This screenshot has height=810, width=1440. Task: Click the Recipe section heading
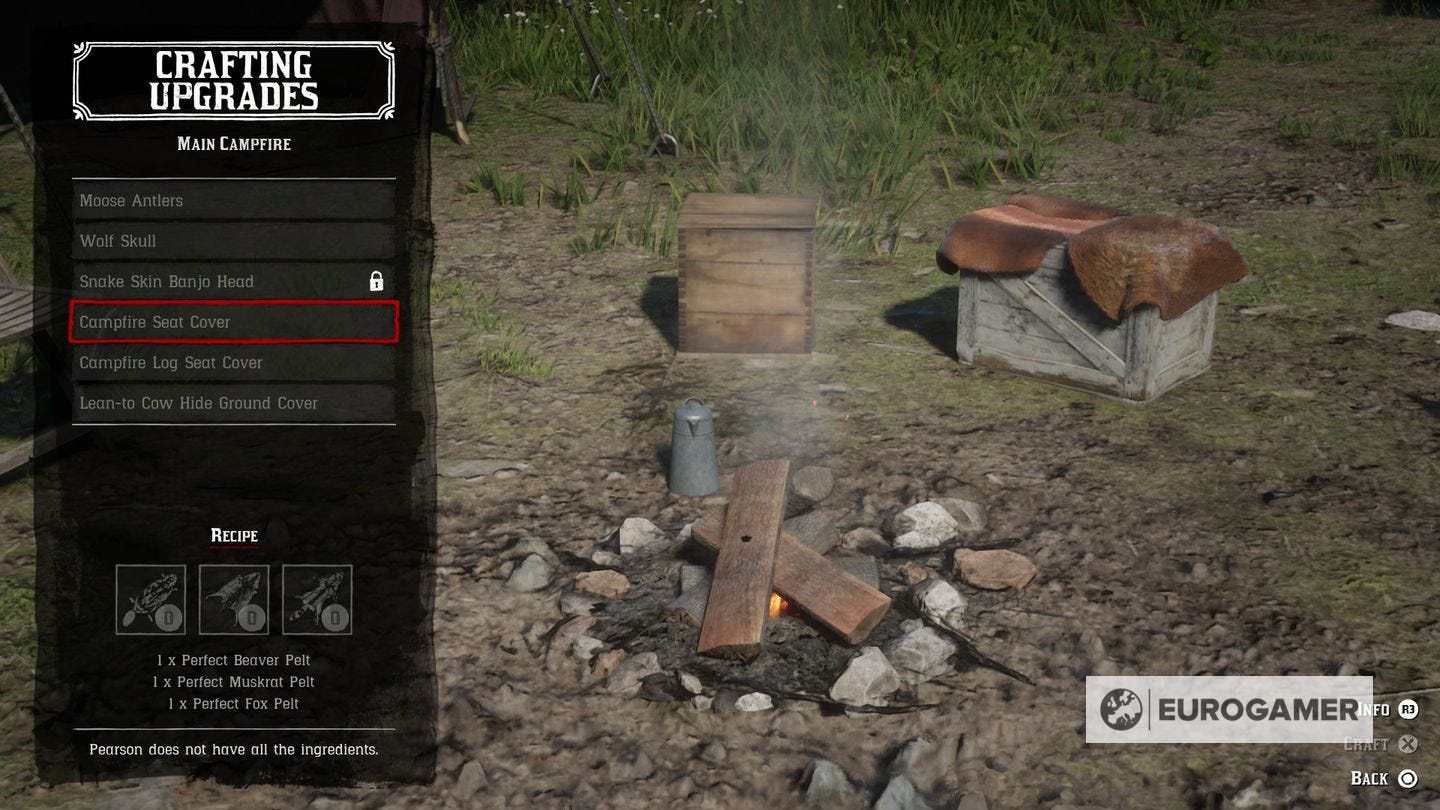(x=233, y=535)
